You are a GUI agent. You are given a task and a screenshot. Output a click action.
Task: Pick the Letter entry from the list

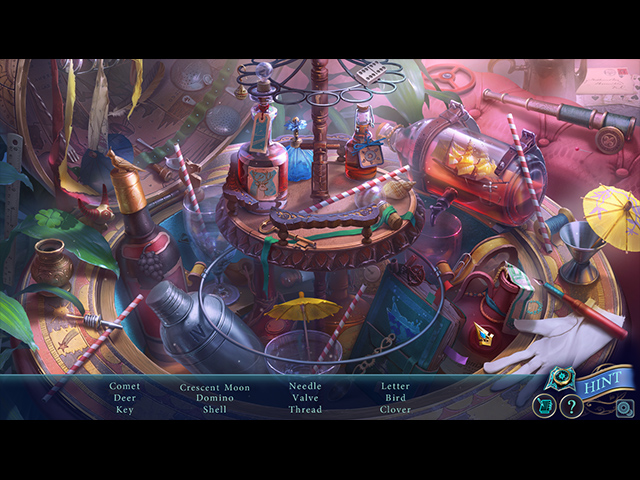click(395, 386)
